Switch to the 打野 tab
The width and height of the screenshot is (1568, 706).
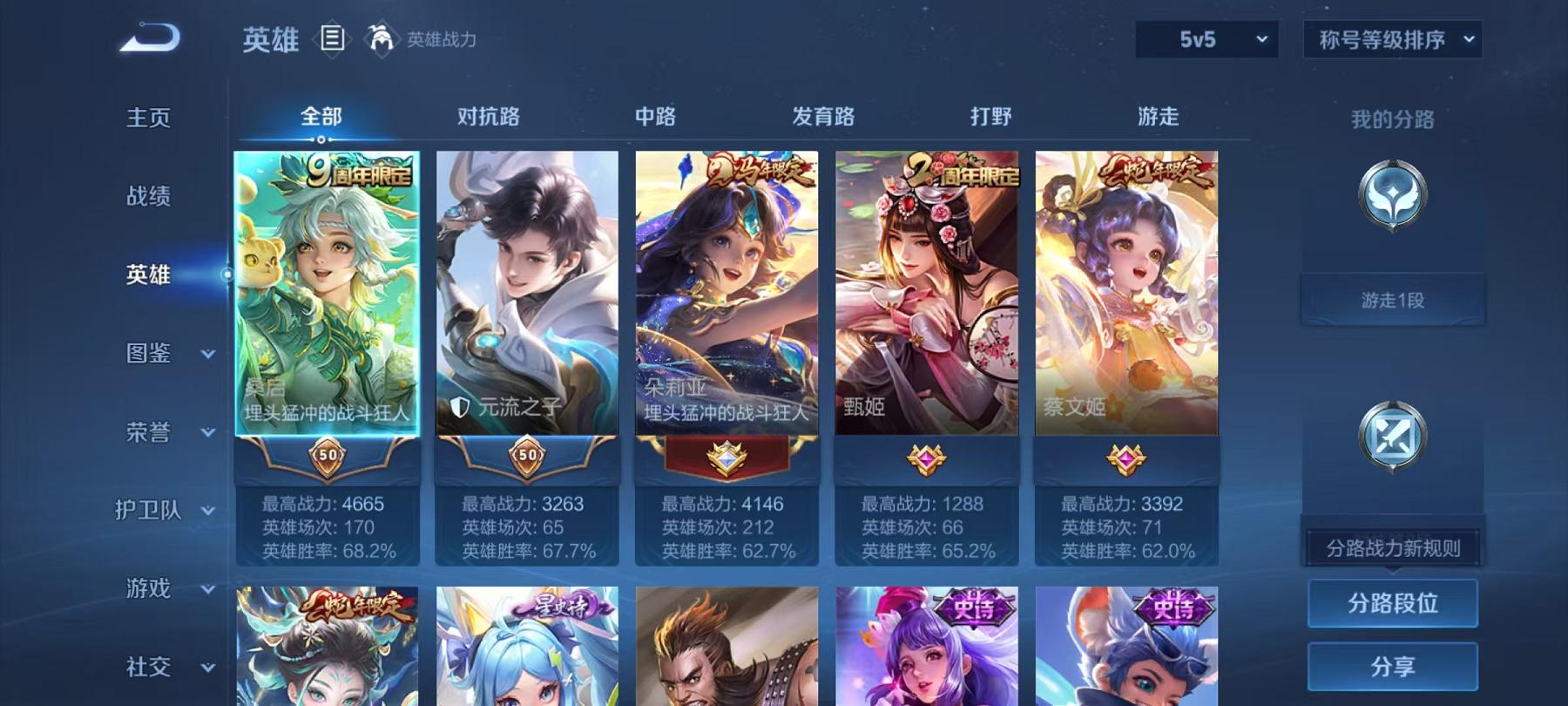(991, 116)
